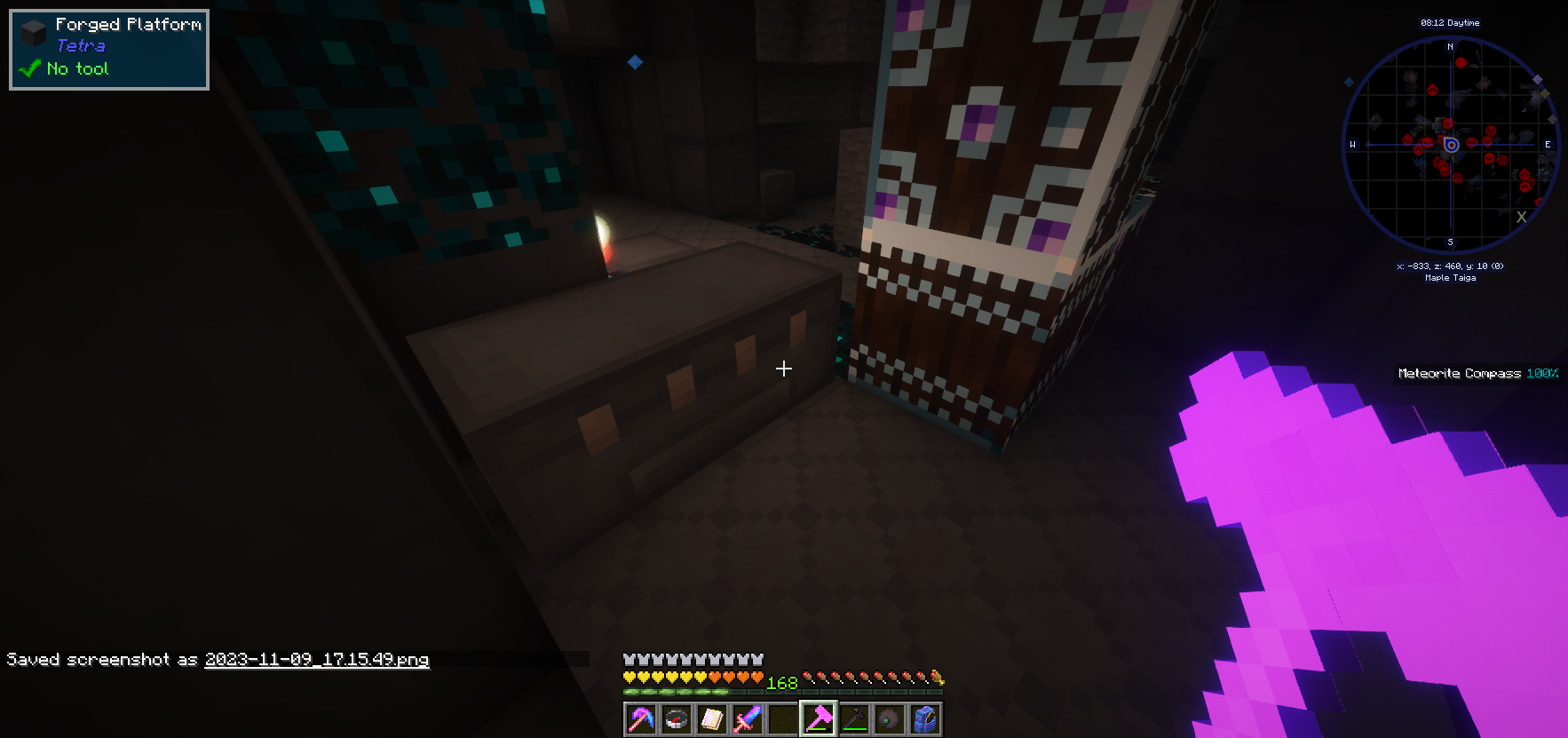Select the pink sword in the hotbar
Image resolution: width=1568 pixels, height=738 pixels.
747,718
